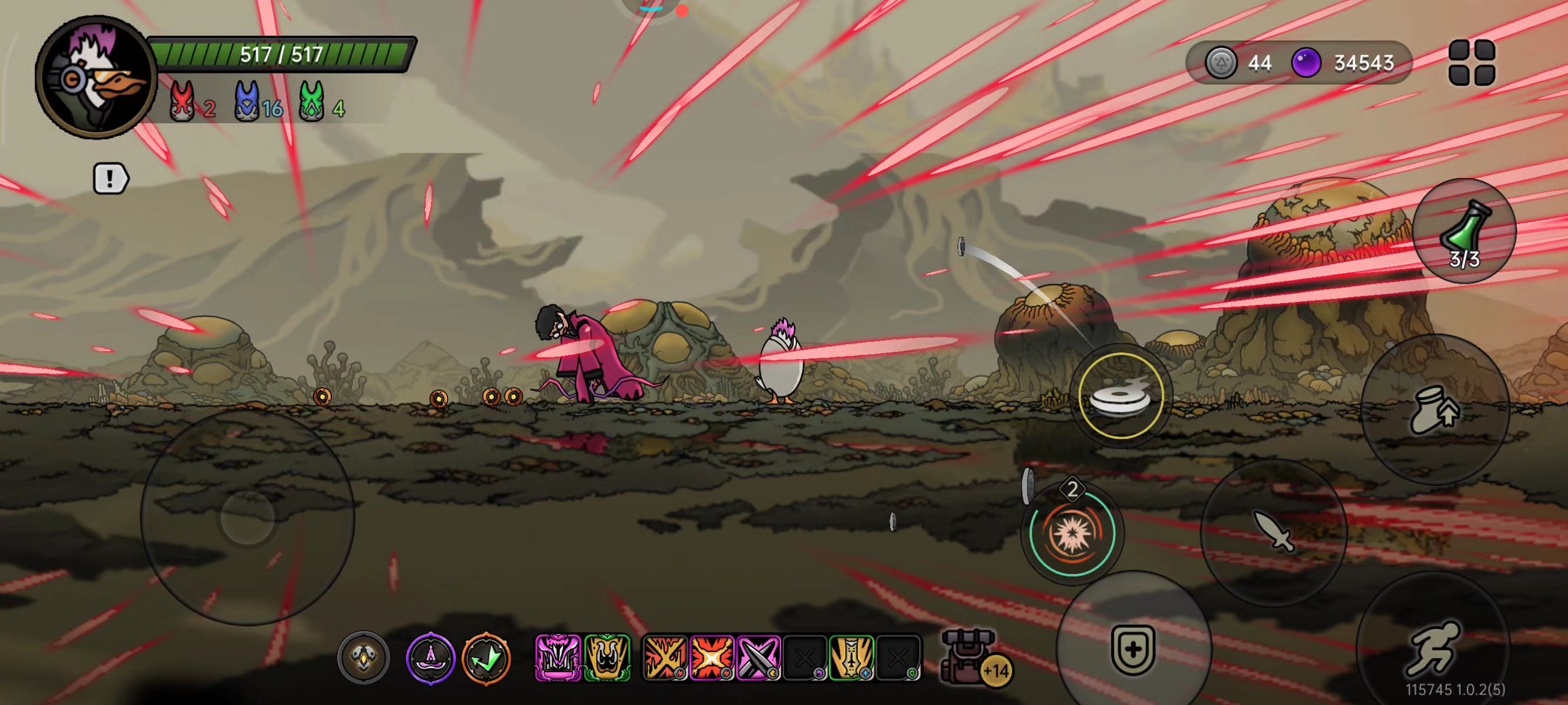Select the crossed daggers skill slot
Screen dimensions: 1568x705
coord(758,657)
